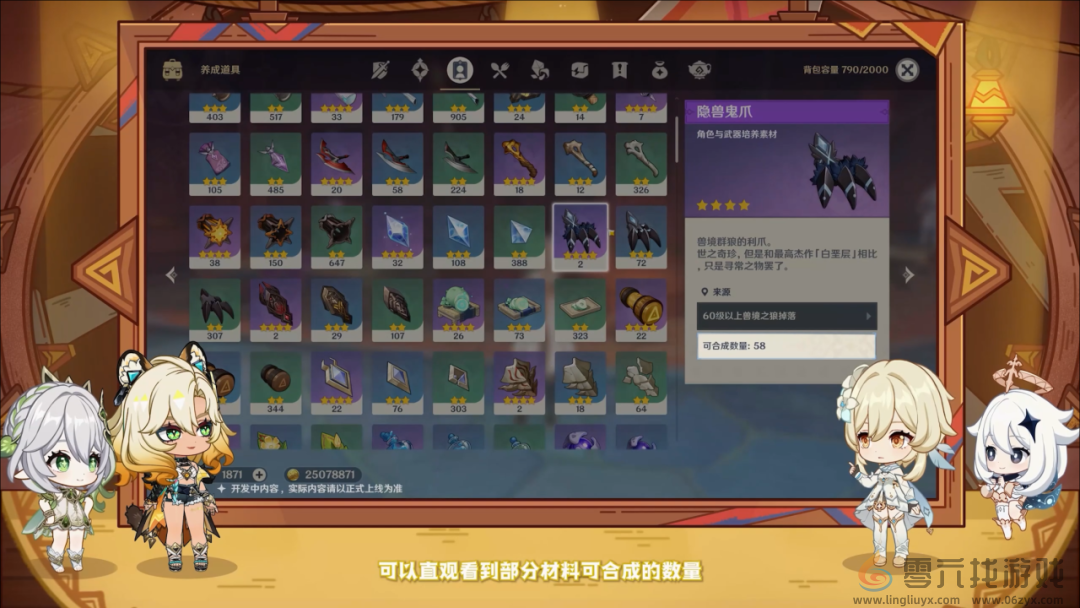This screenshot has height=608, width=1080.
Task: Switch to the teapot furnishings tab
Action: [x=699, y=70]
